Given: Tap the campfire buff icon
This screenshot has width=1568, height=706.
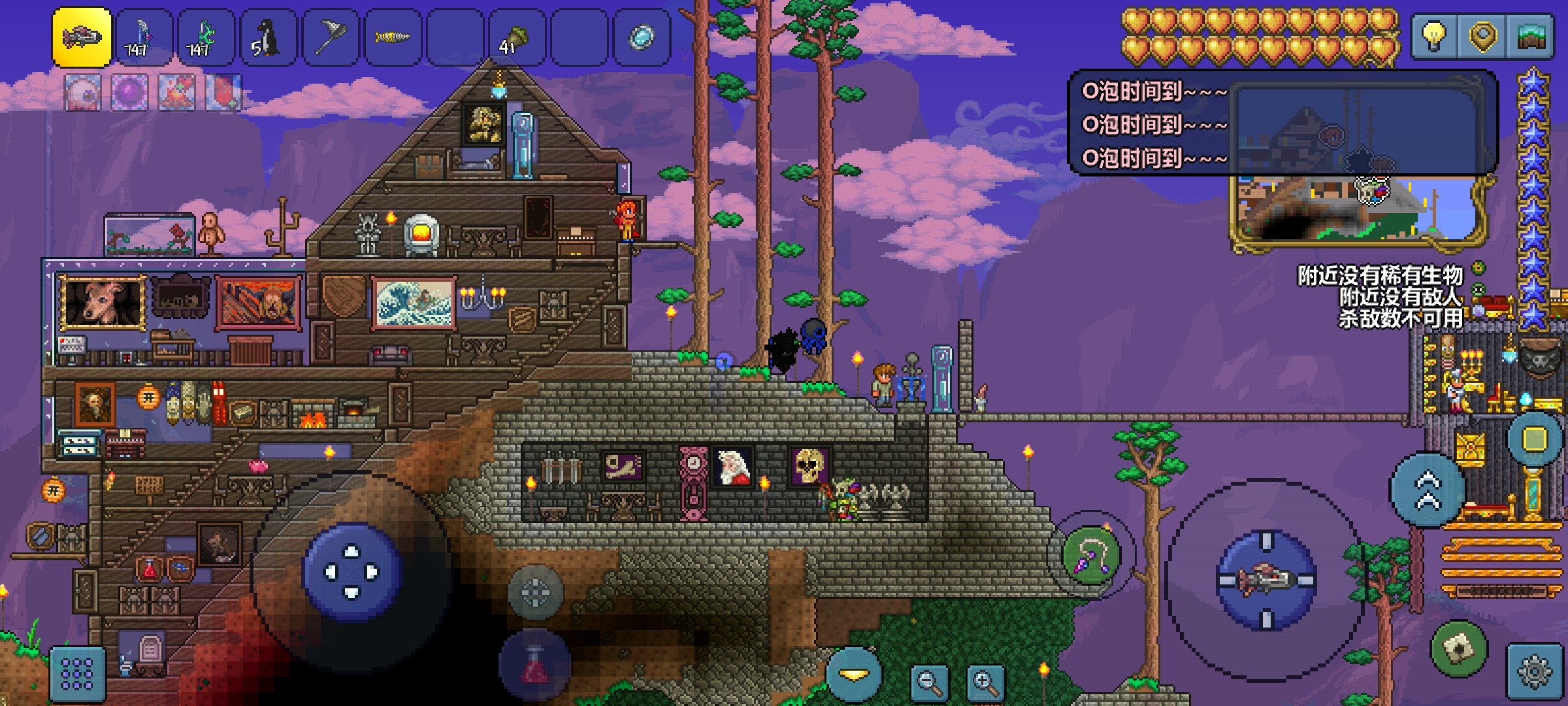Looking at the screenshot, I should [x=176, y=92].
